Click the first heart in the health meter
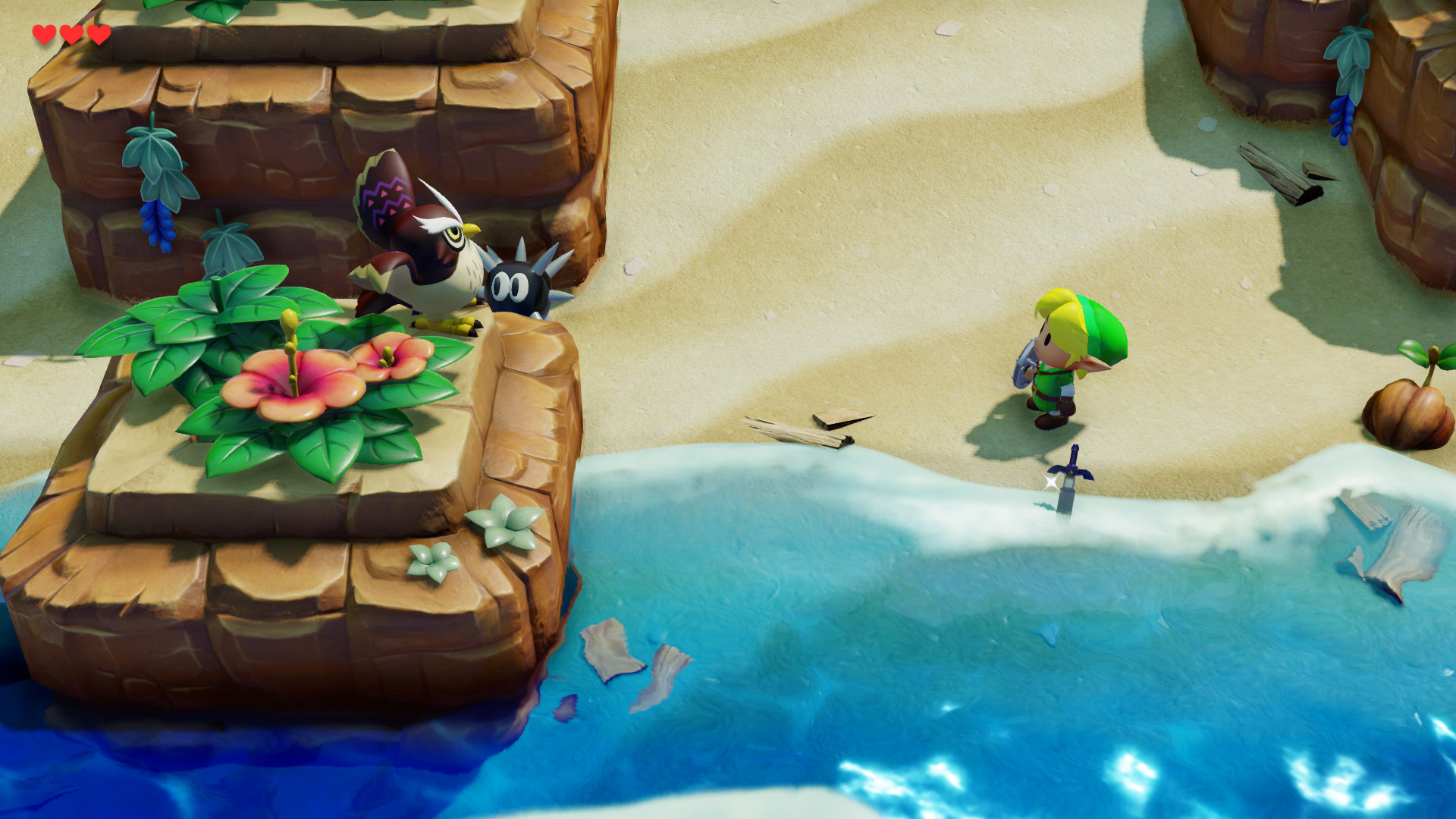1456x819 pixels. 44,33
